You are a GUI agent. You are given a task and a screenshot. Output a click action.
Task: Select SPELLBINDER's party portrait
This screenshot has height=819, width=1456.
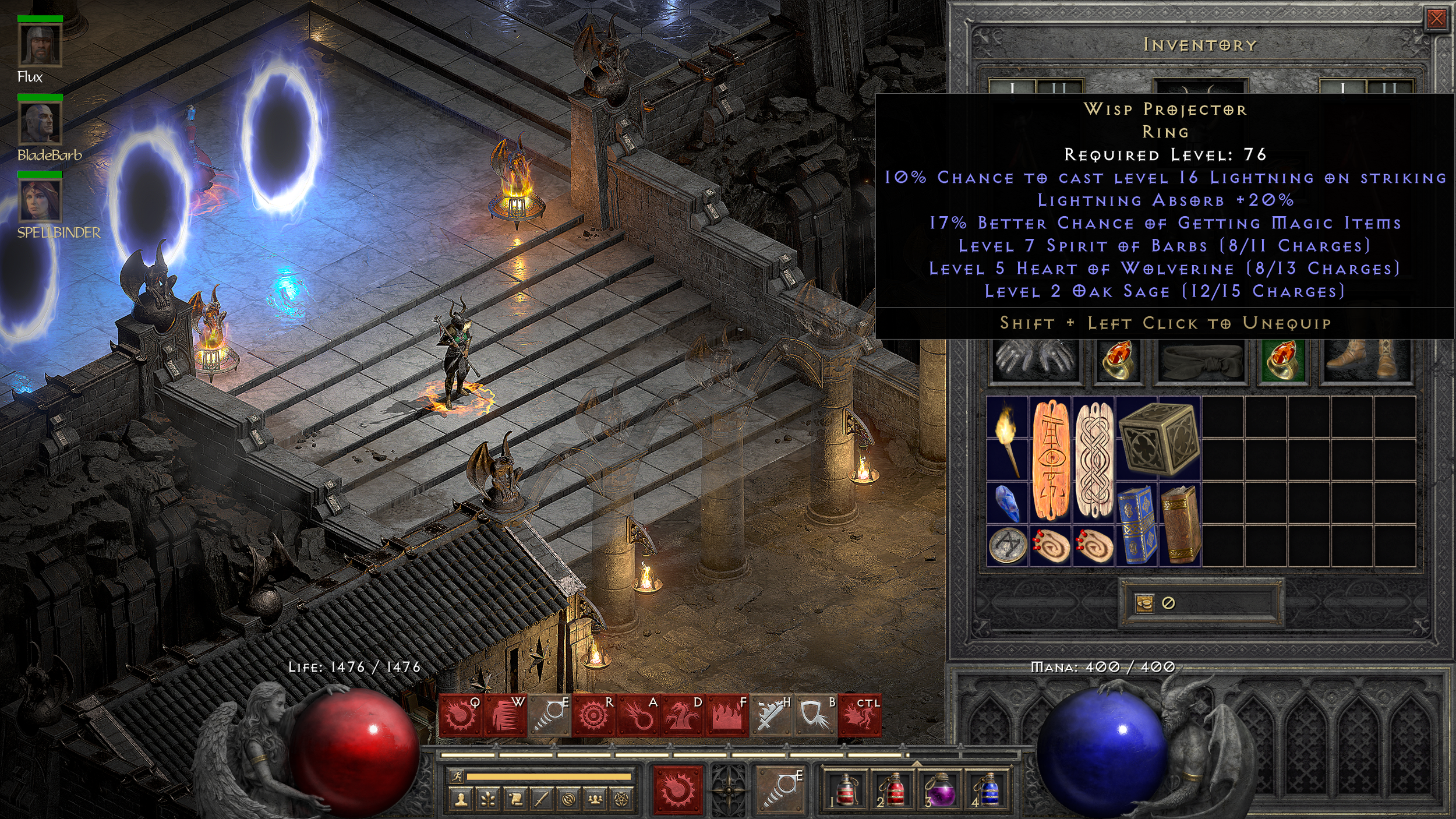pos(40,200)
